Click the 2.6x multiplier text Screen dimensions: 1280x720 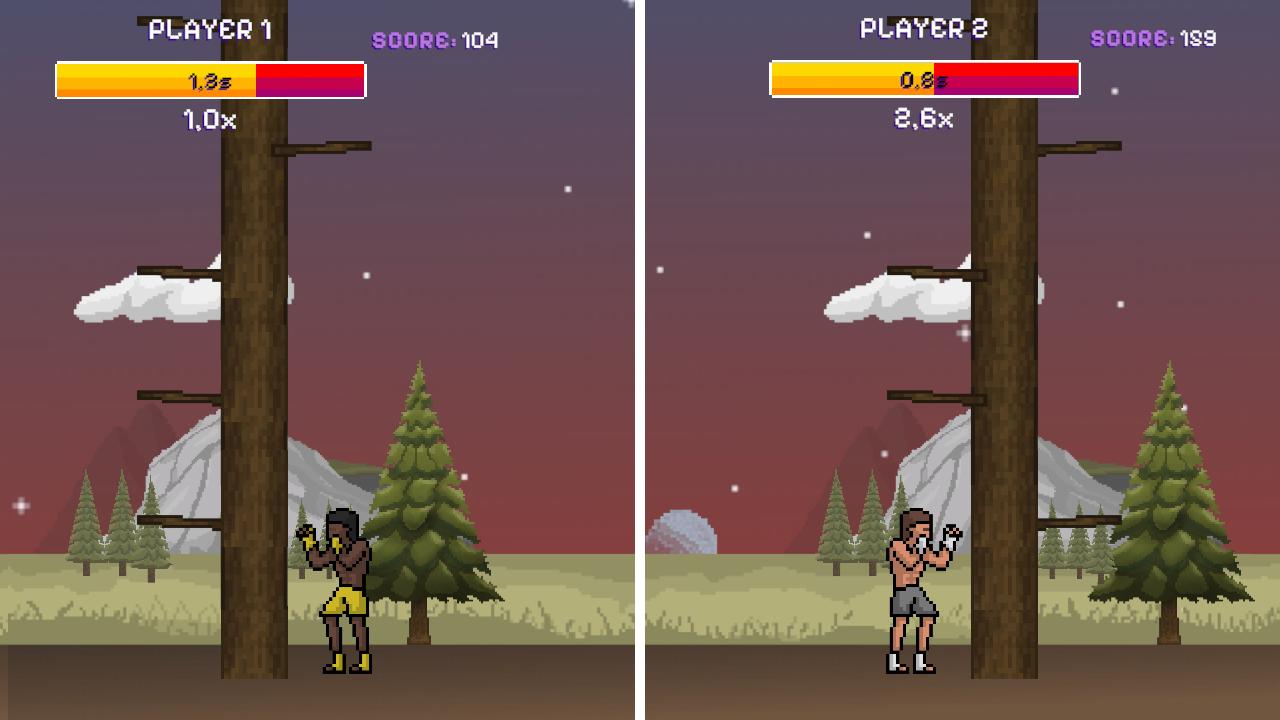(923, 120)
